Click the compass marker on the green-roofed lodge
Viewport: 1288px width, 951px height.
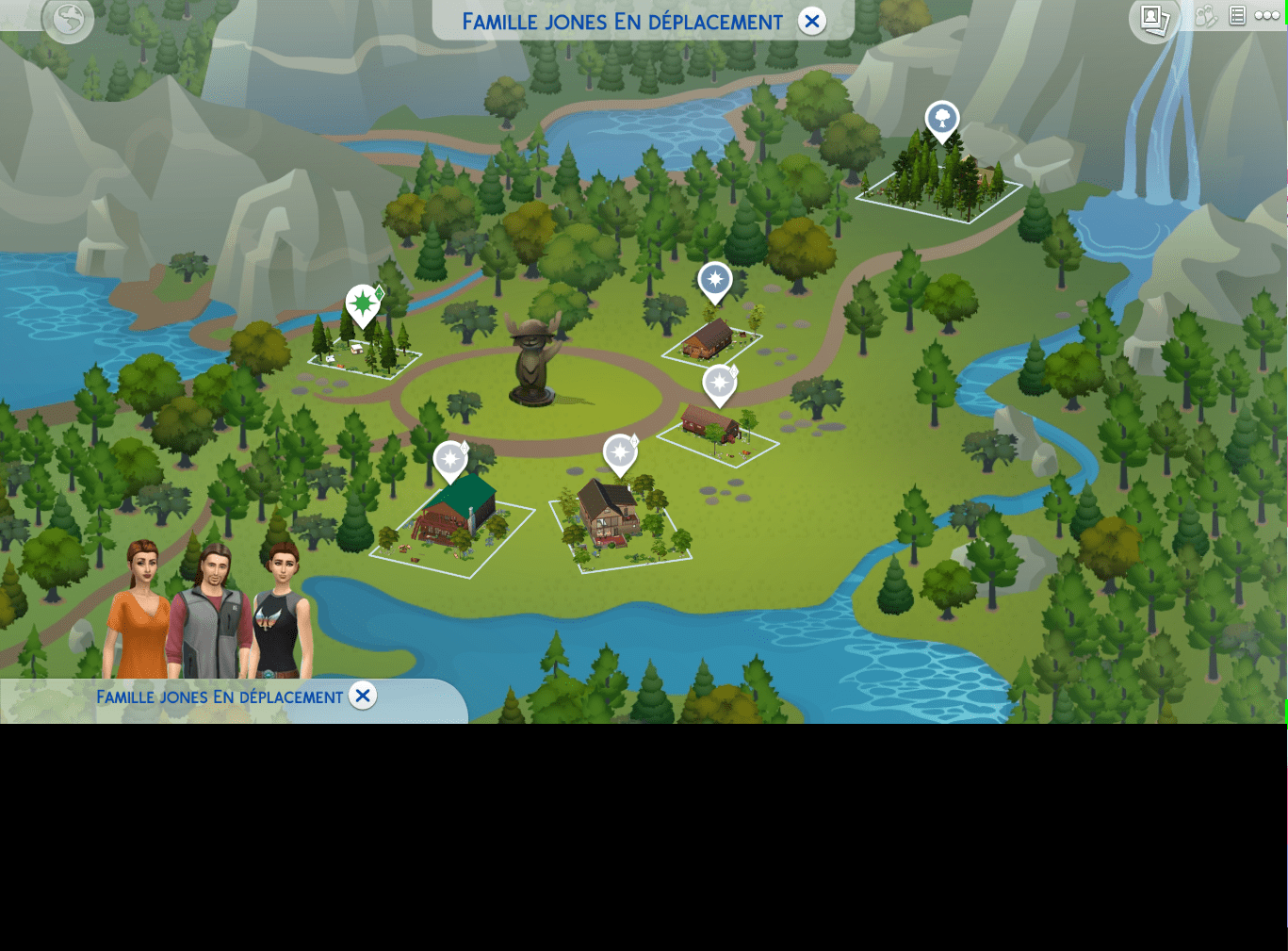450,460
